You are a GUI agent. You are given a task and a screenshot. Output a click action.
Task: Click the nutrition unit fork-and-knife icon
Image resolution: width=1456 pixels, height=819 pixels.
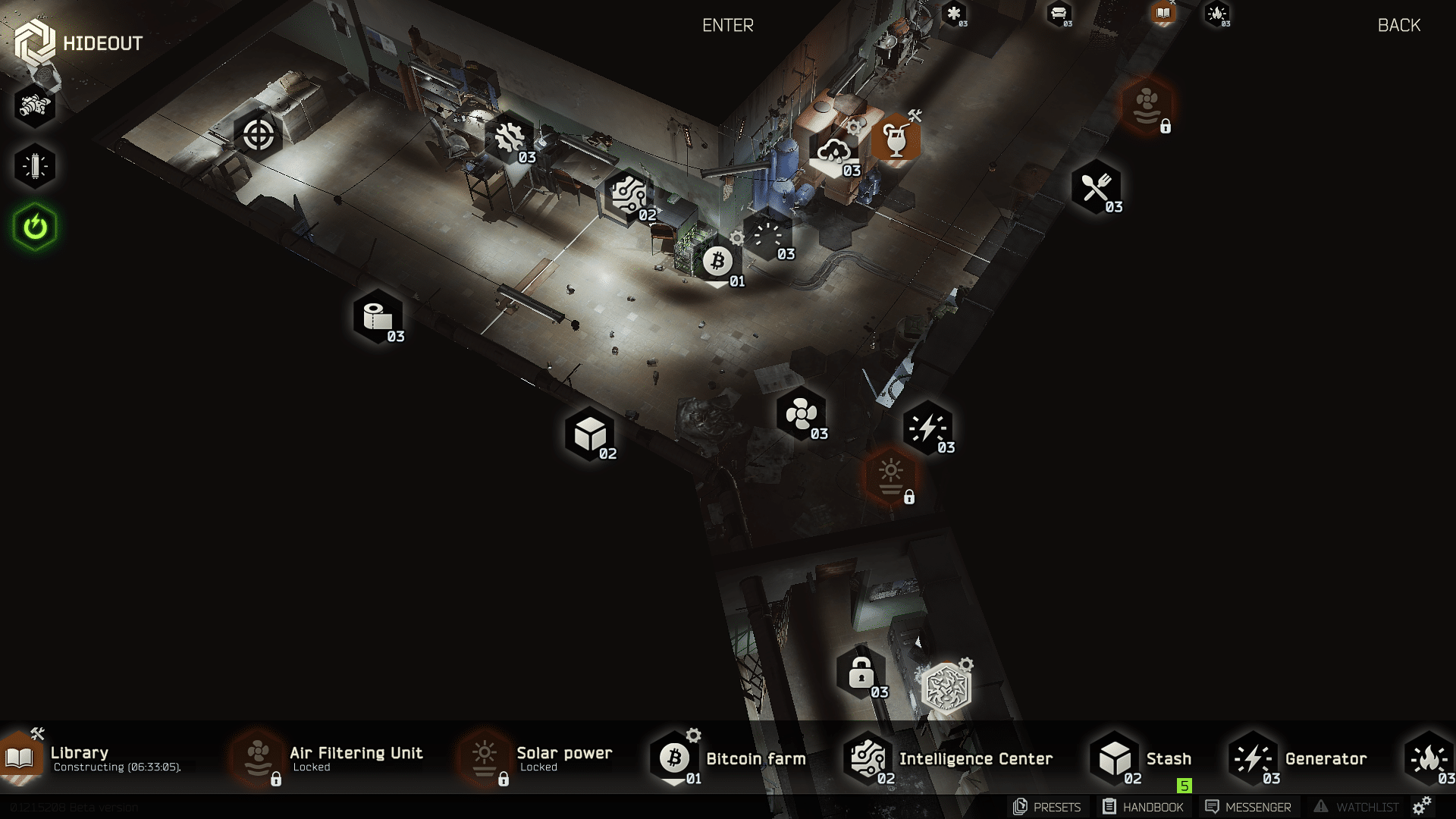(1096, 187)
